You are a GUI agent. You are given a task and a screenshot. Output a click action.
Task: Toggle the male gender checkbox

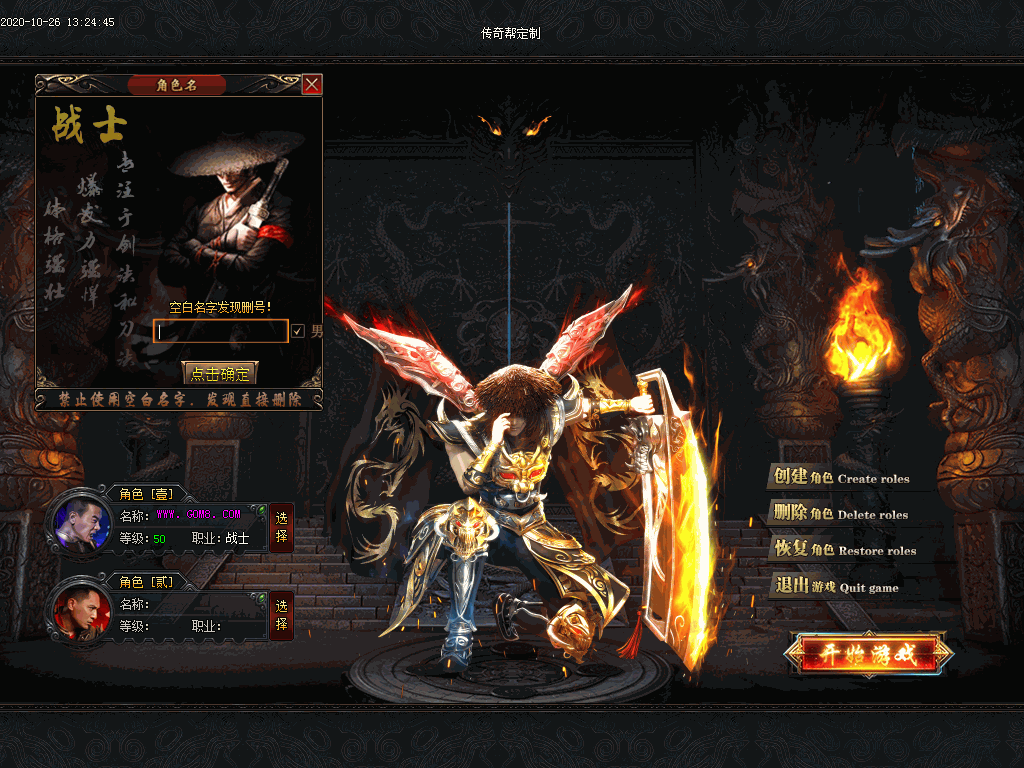(298, 331)
